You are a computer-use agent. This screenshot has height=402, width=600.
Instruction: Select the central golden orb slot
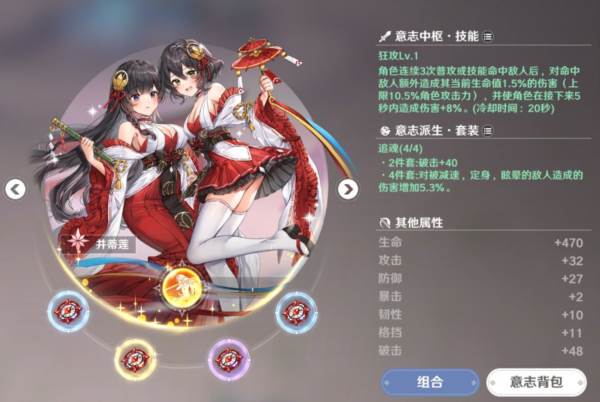[x=183, y=288]
